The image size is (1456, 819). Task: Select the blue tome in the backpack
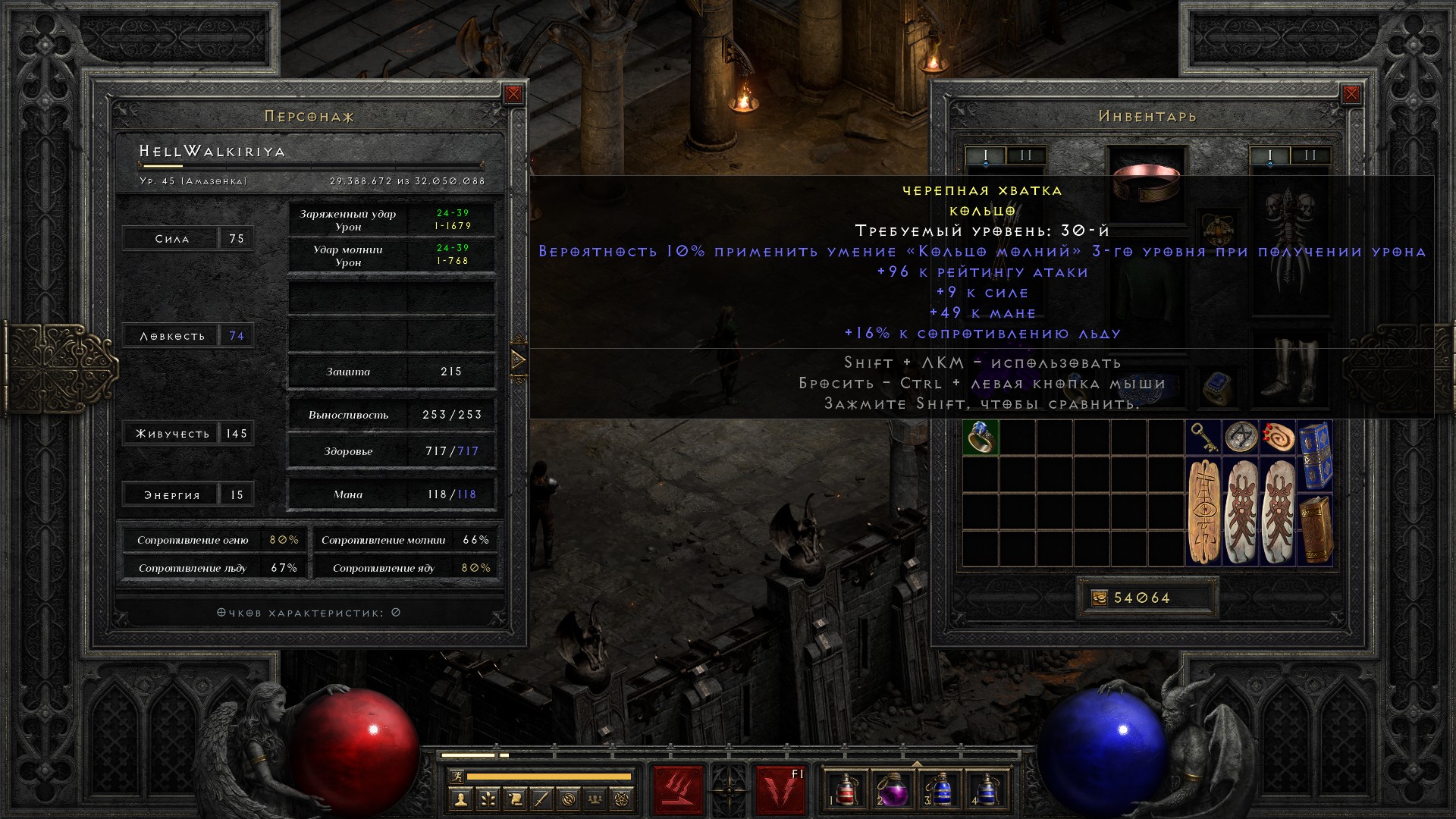coord(1315,456)
